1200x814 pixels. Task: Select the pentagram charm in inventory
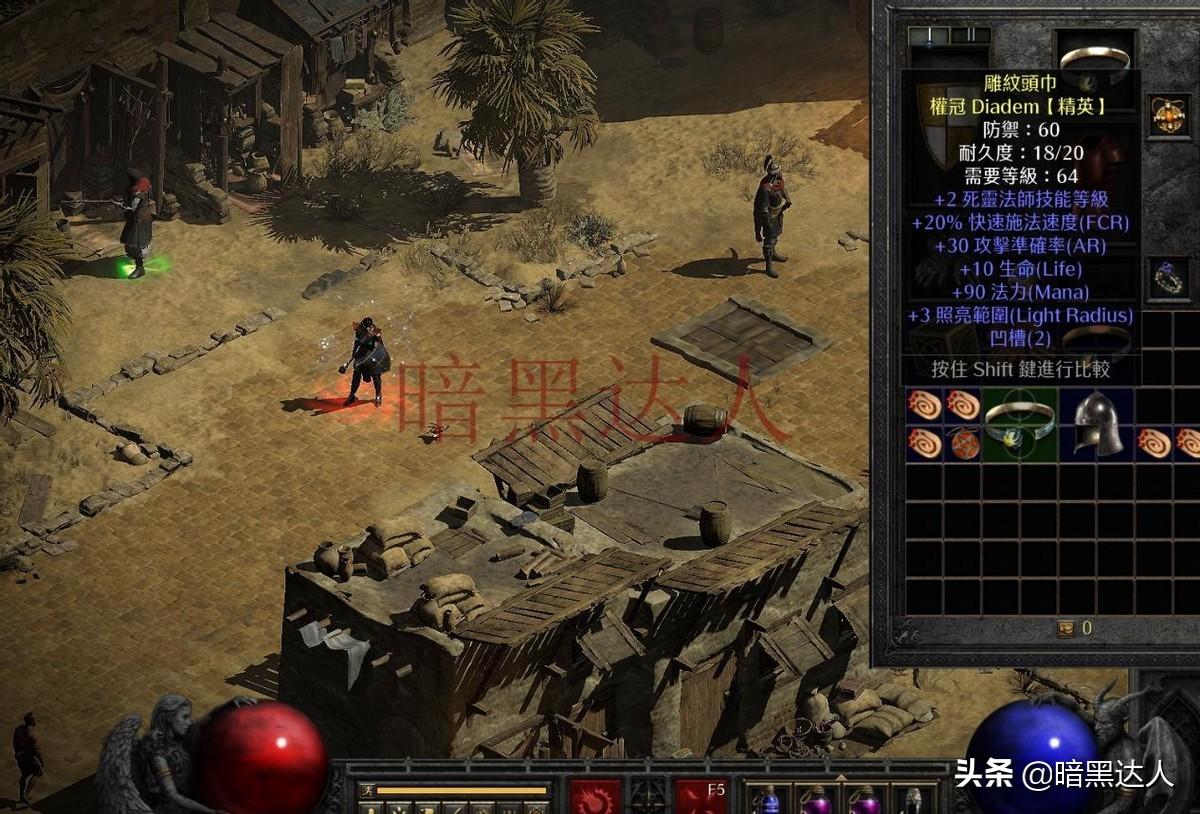tap(964, 443)
